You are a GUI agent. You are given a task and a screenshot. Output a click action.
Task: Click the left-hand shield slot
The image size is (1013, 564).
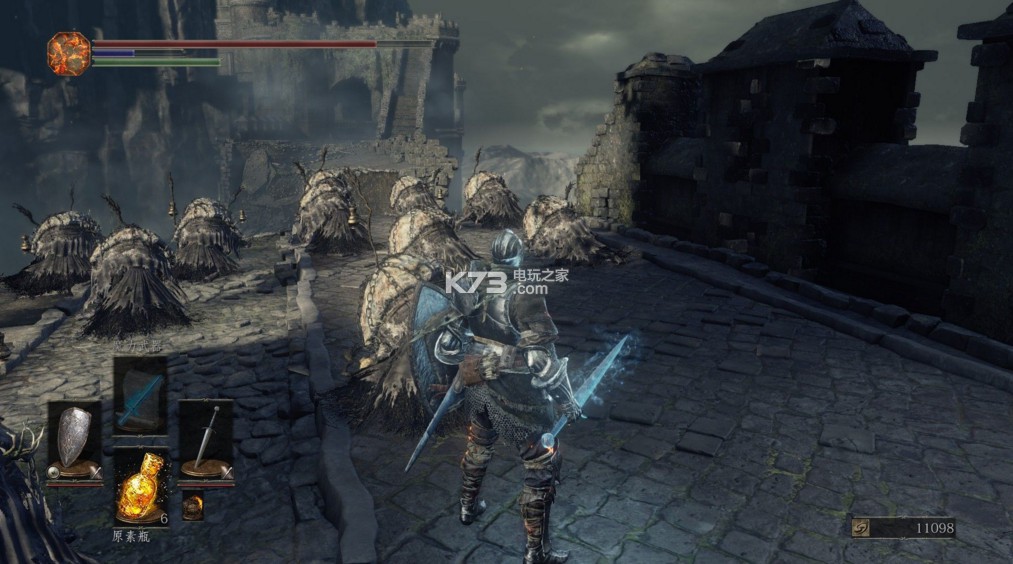point(74,440)
